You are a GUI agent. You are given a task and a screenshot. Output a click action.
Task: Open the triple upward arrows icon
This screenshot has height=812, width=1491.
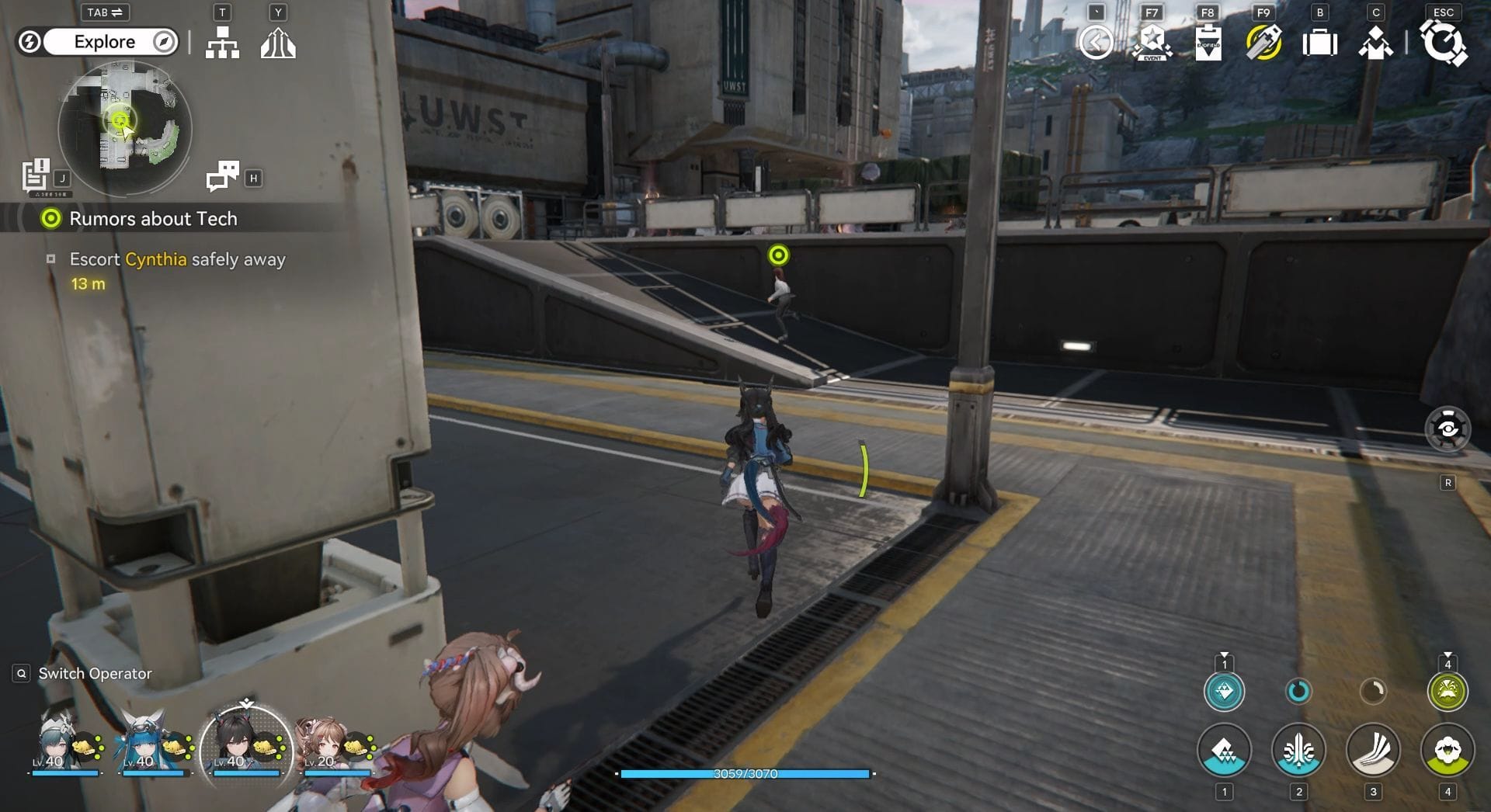click(278, 43)
